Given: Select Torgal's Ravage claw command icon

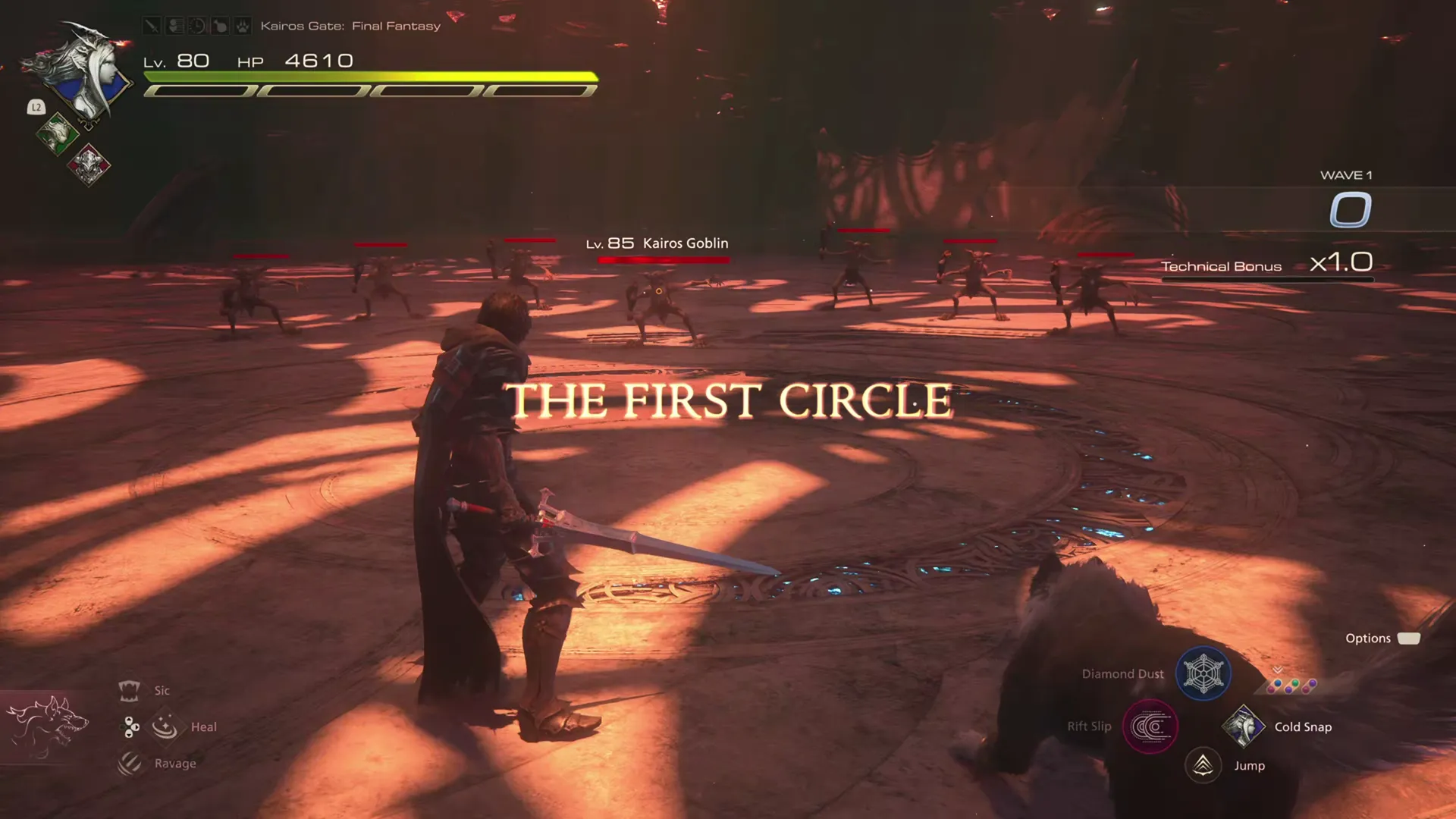Looking at the screenshot, I should [x=130, y=764].
